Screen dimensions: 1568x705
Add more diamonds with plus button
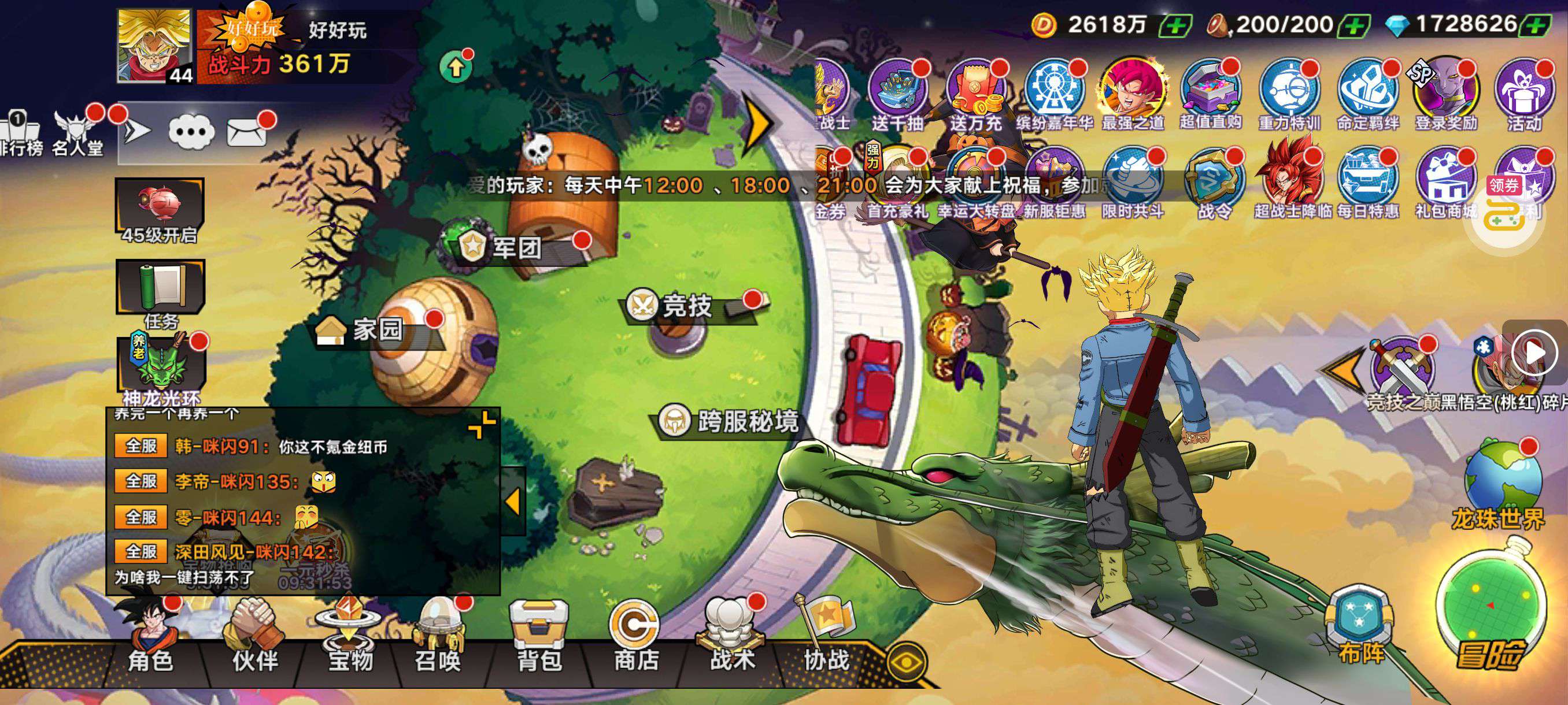pos(1536,25)
